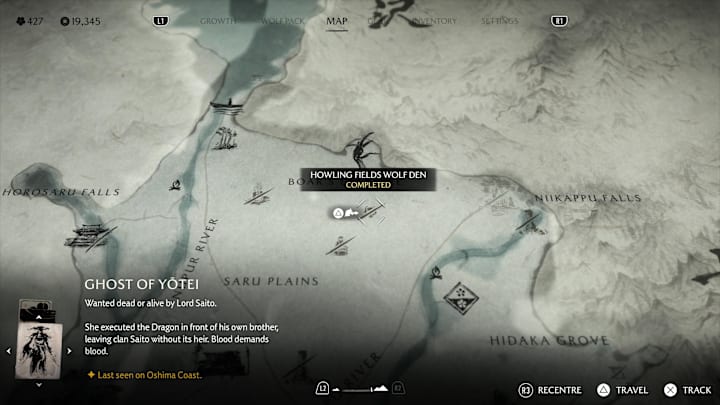Image resolution: width=720 pixels, height=405 pixels.
Task: Switch to the Growth tab
Action: point(218,20)
